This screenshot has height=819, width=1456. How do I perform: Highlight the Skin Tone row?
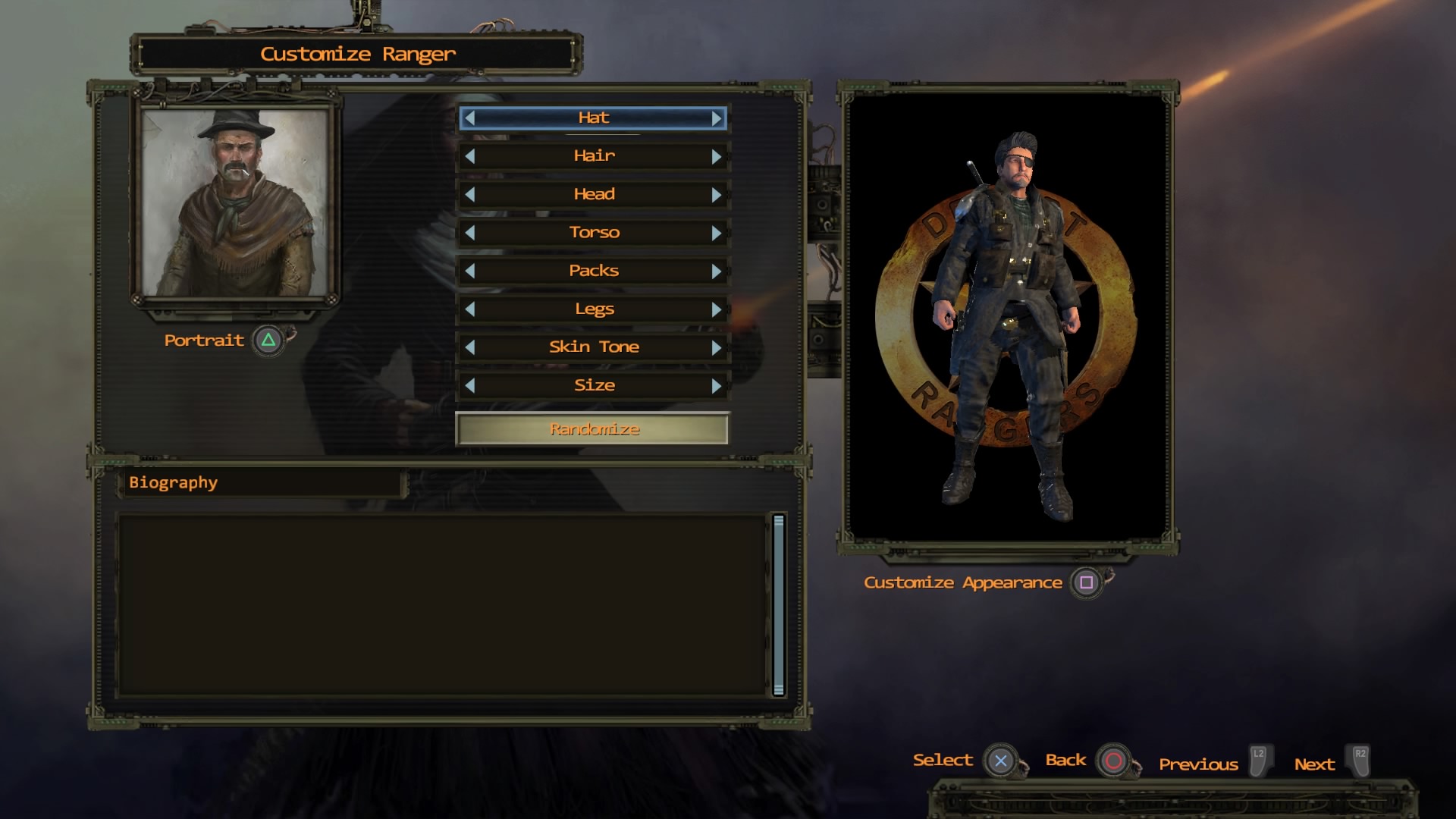(594, 347)
